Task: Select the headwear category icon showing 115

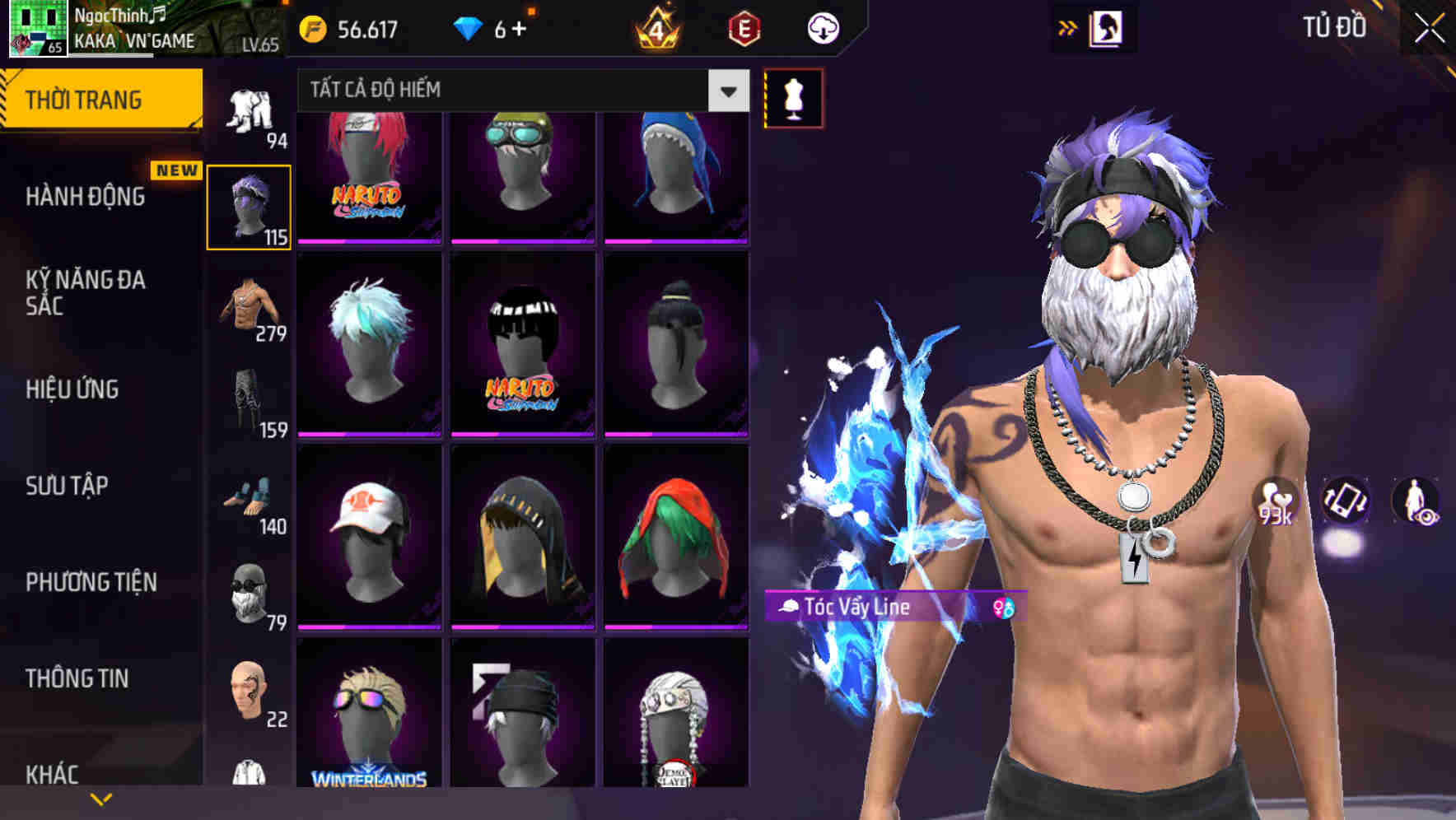Action: click(x=250, y=204)
